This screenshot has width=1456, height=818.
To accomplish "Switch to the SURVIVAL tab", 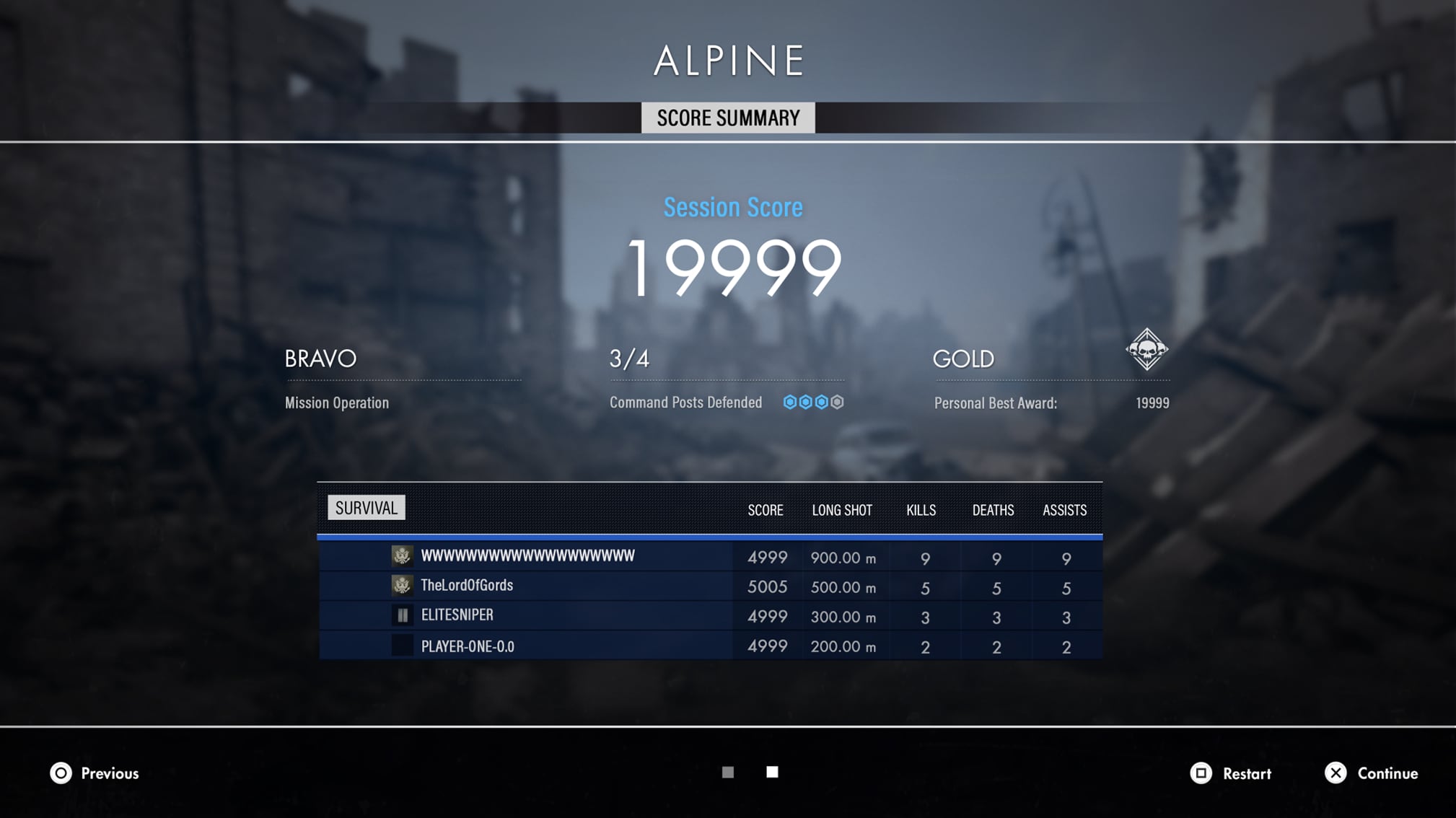I will 365,507.
